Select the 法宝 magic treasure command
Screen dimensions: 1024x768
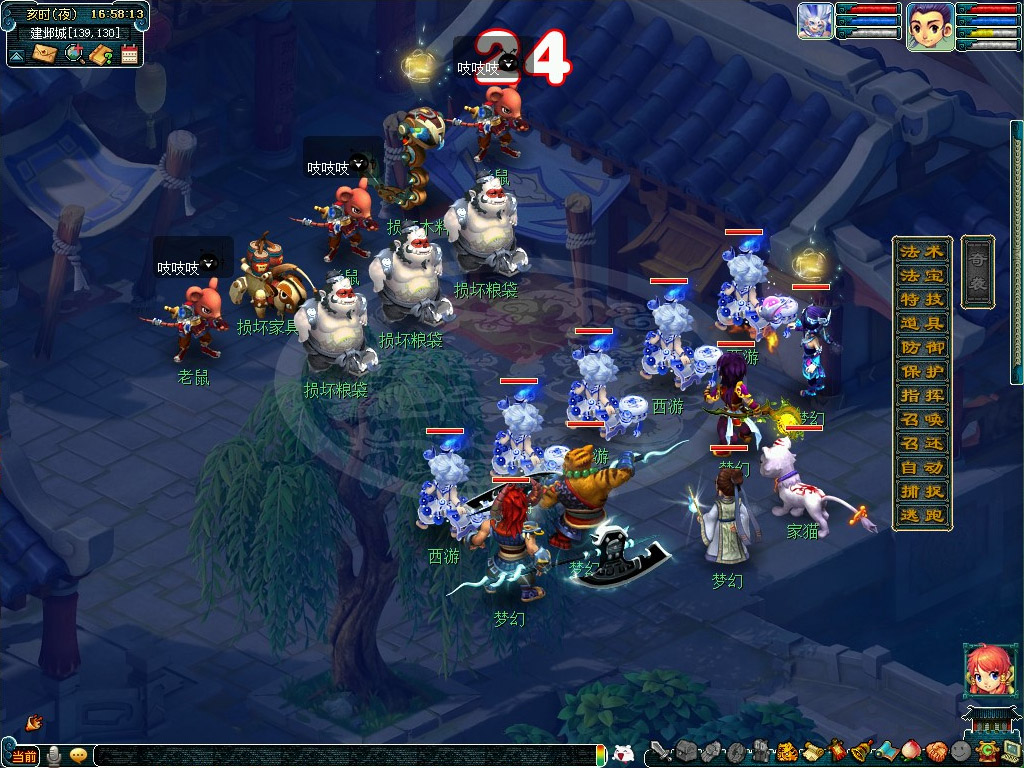click(x=920, y=275)
